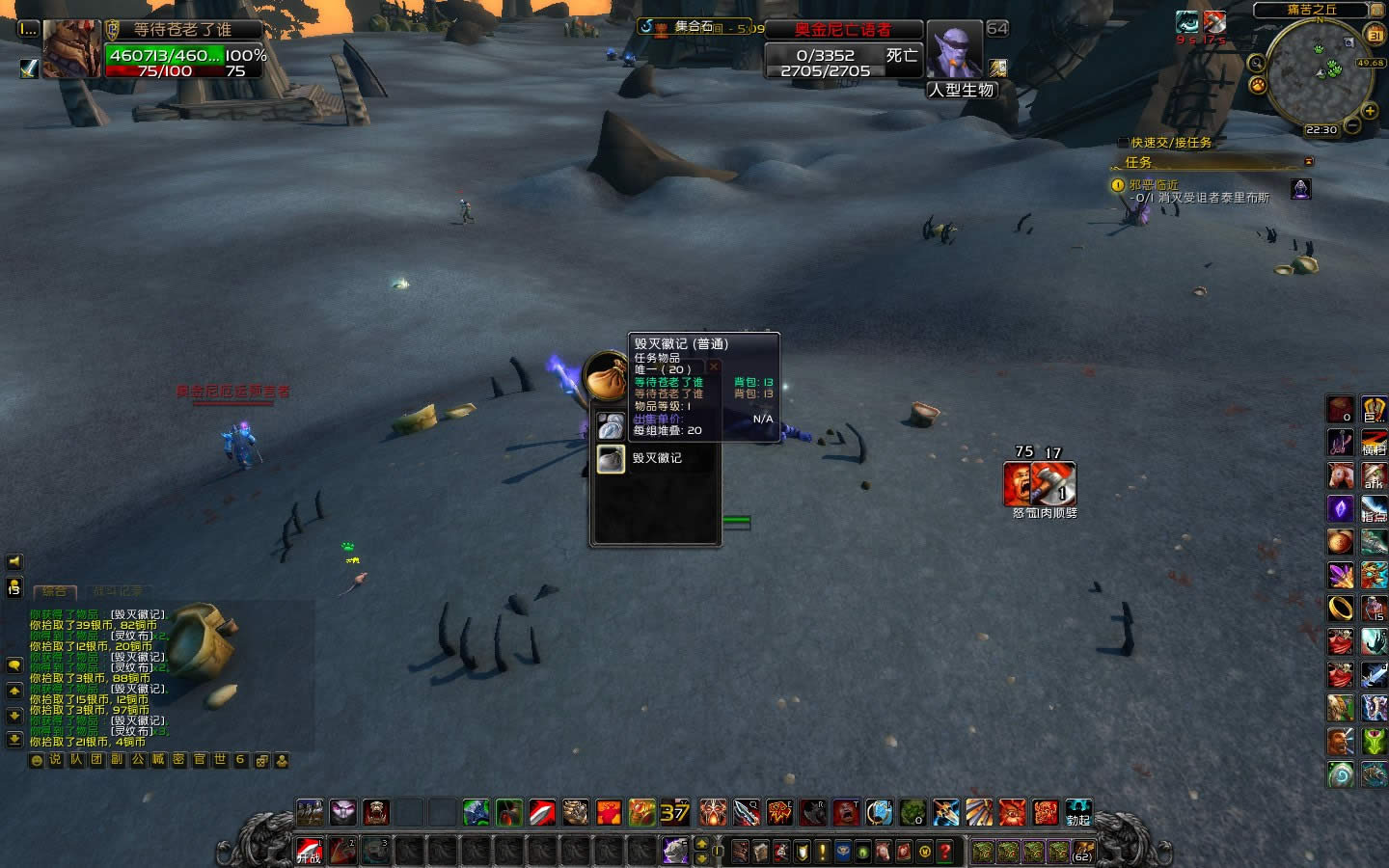Select the 邪恶临近 quest in the tracker
1389x868 pixels.
tap(1154, 184)
